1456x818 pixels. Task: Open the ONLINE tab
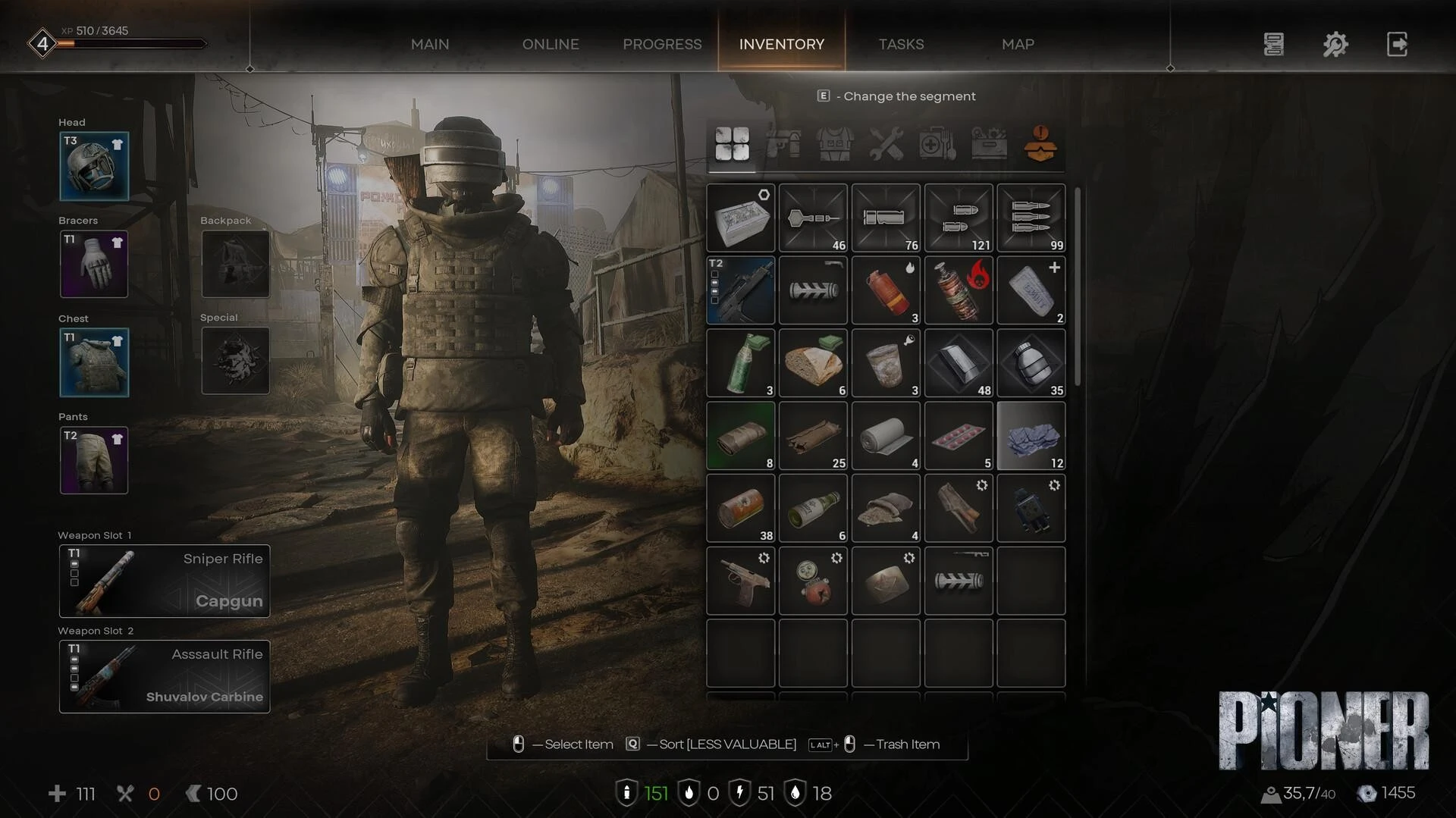551,45
